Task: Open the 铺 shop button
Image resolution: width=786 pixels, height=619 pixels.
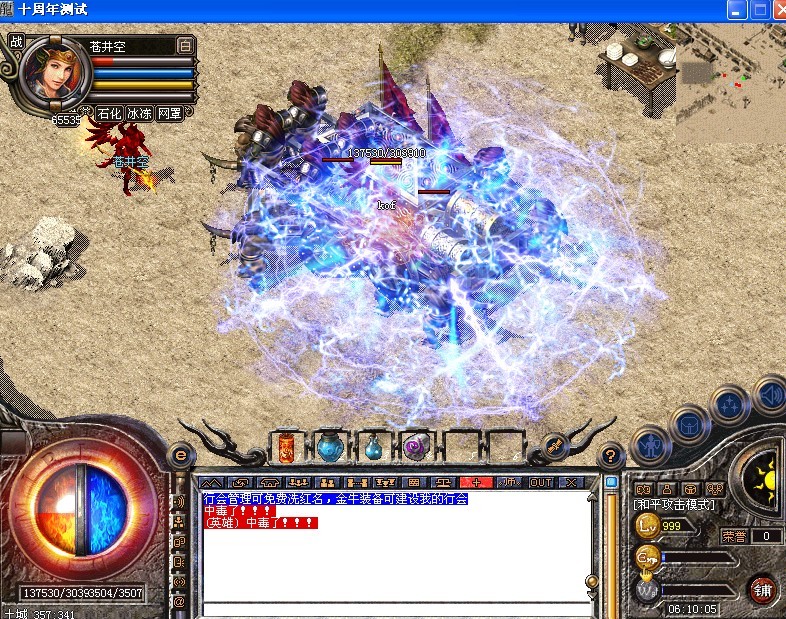Action: pos(763,588)
